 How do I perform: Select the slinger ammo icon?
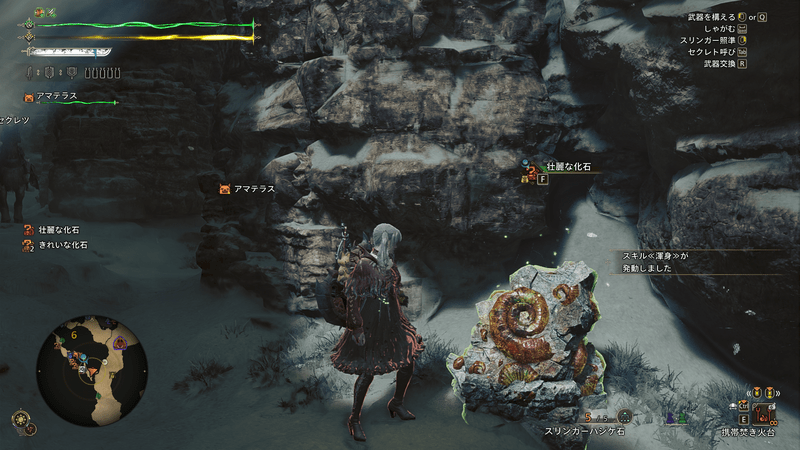tap(625, 416)
